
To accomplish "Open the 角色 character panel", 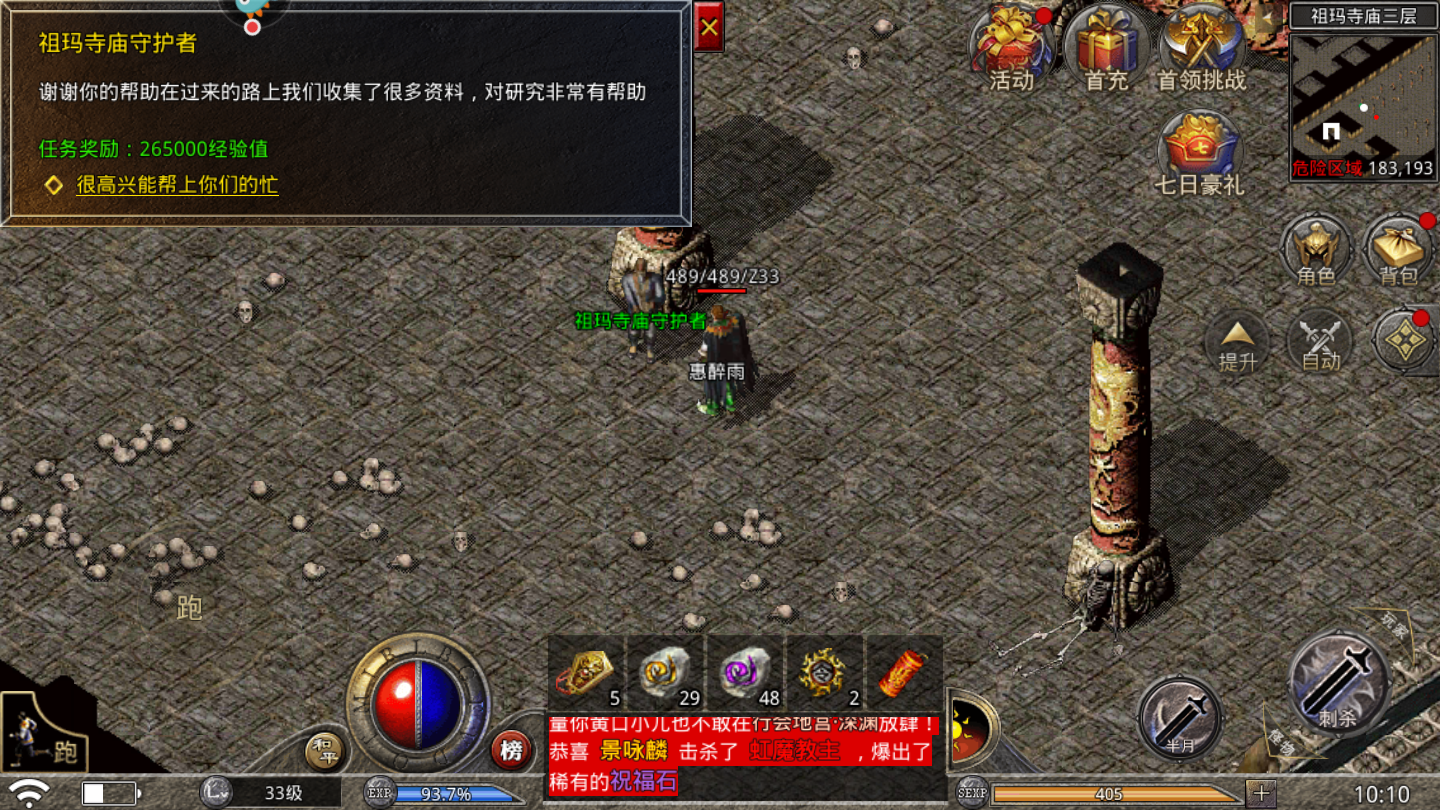I will tap(1317, 252).
